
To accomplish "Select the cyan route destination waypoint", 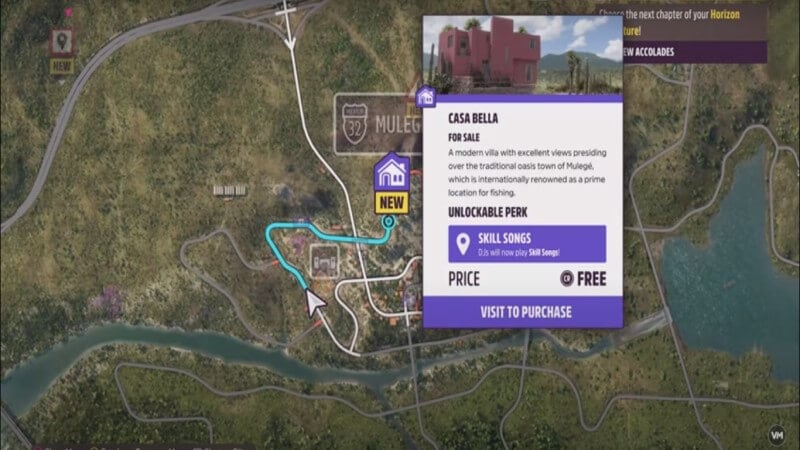I will click(x=389, y=223).
